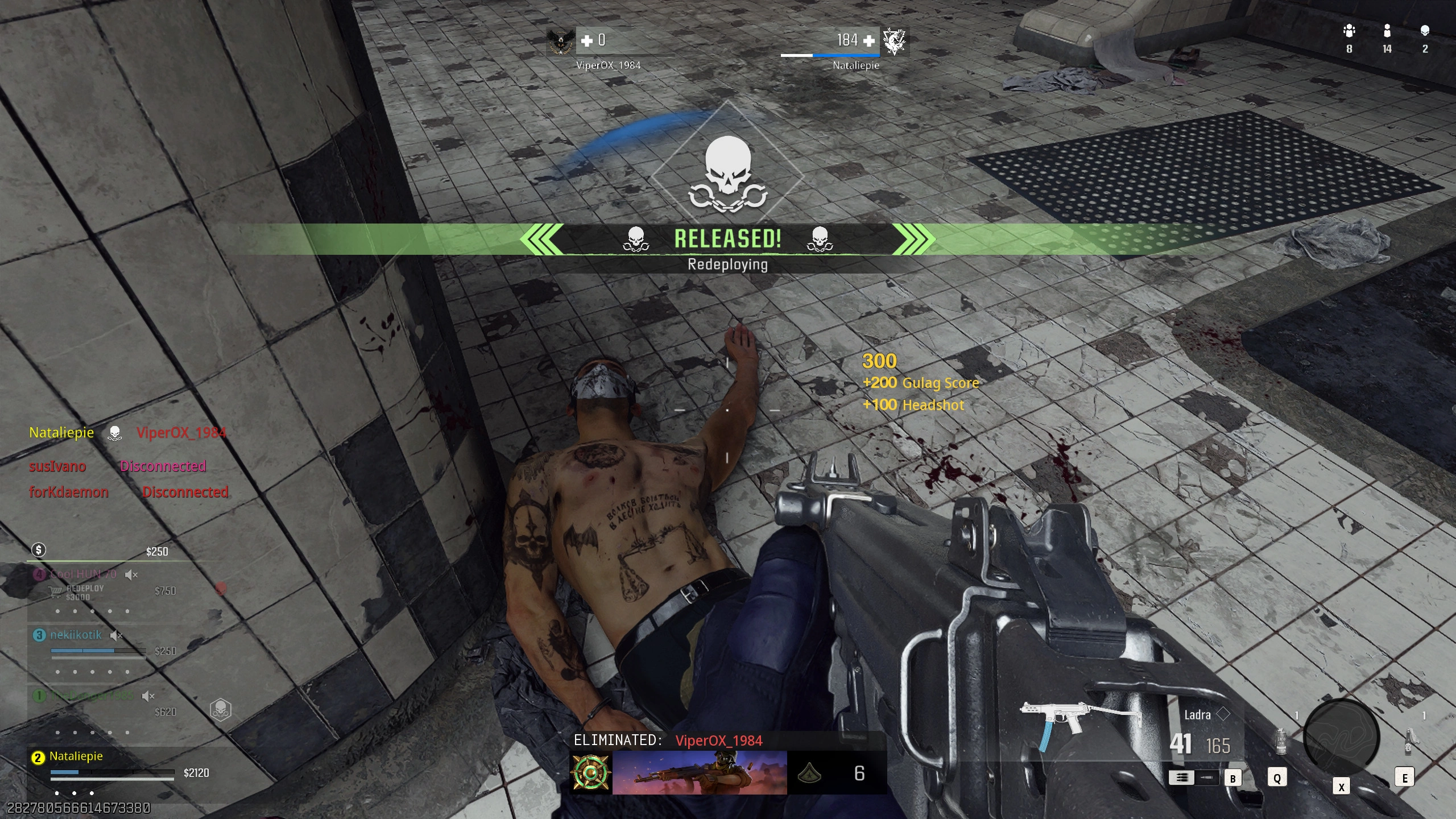The image size is (1456, 819).
Task: Select Nataliepie's squad row
Action: click(76, 756)
